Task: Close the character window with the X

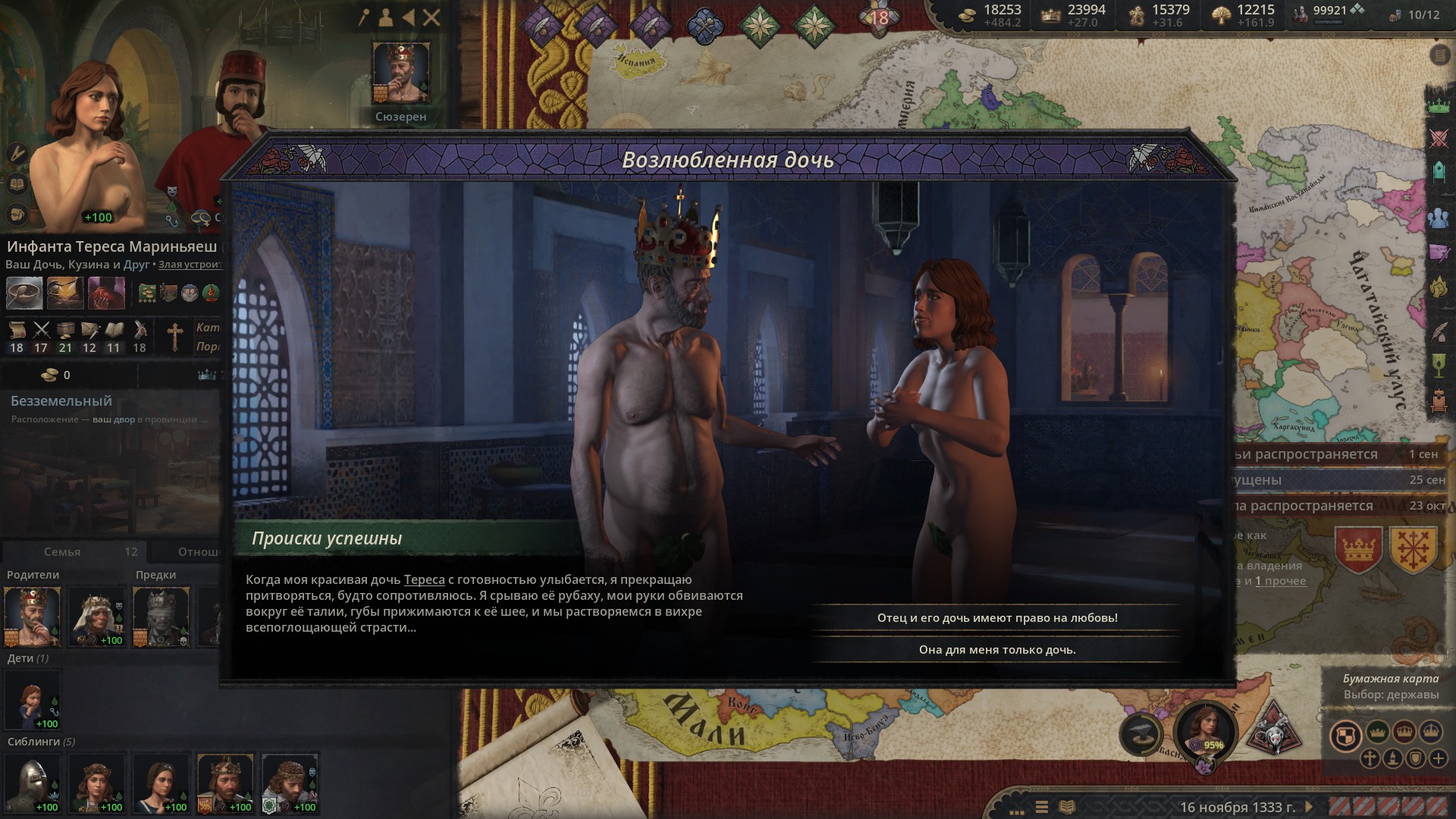Action: click(431, 17)
